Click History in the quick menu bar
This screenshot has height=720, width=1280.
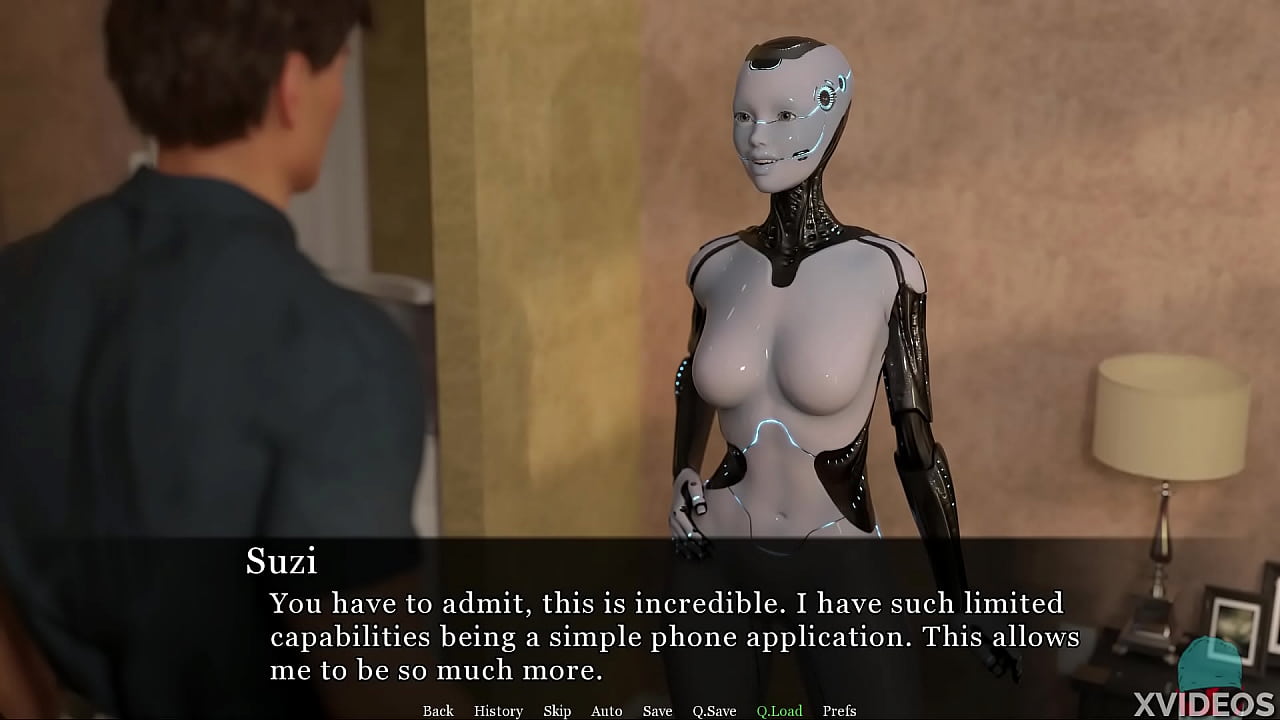point(497,710)
